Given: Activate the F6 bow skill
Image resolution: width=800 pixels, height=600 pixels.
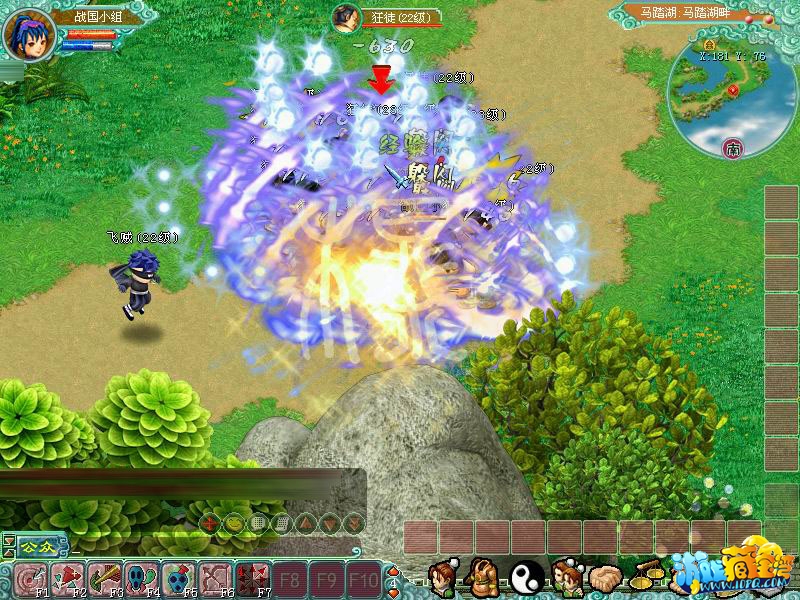Looking at the screenshot, I should (214, 578).
